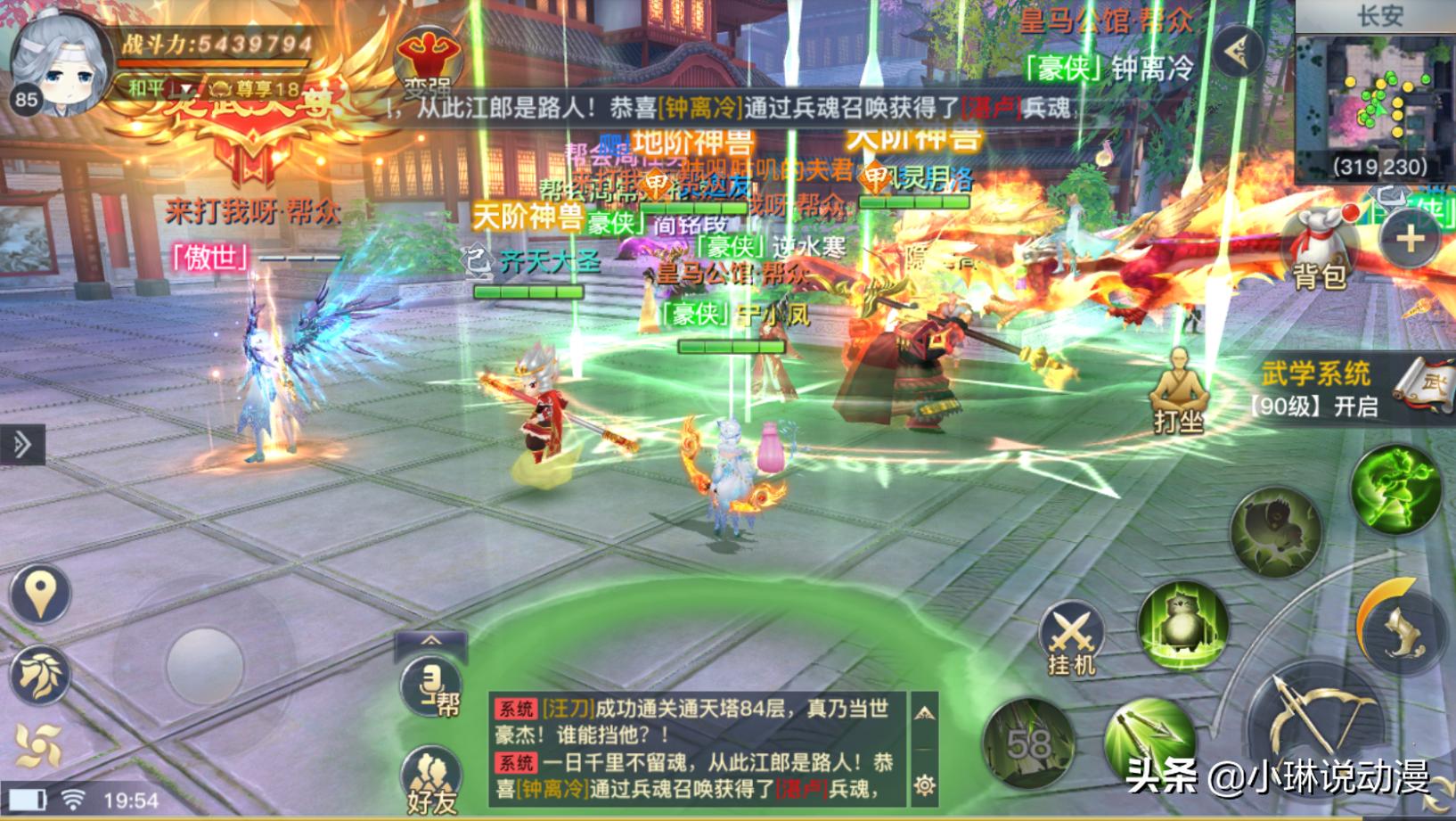Image resolution: width=1456 pixels, height=821 pixels.
Task: Open the 背包 backpack
Action: (x=1318, y=248)
